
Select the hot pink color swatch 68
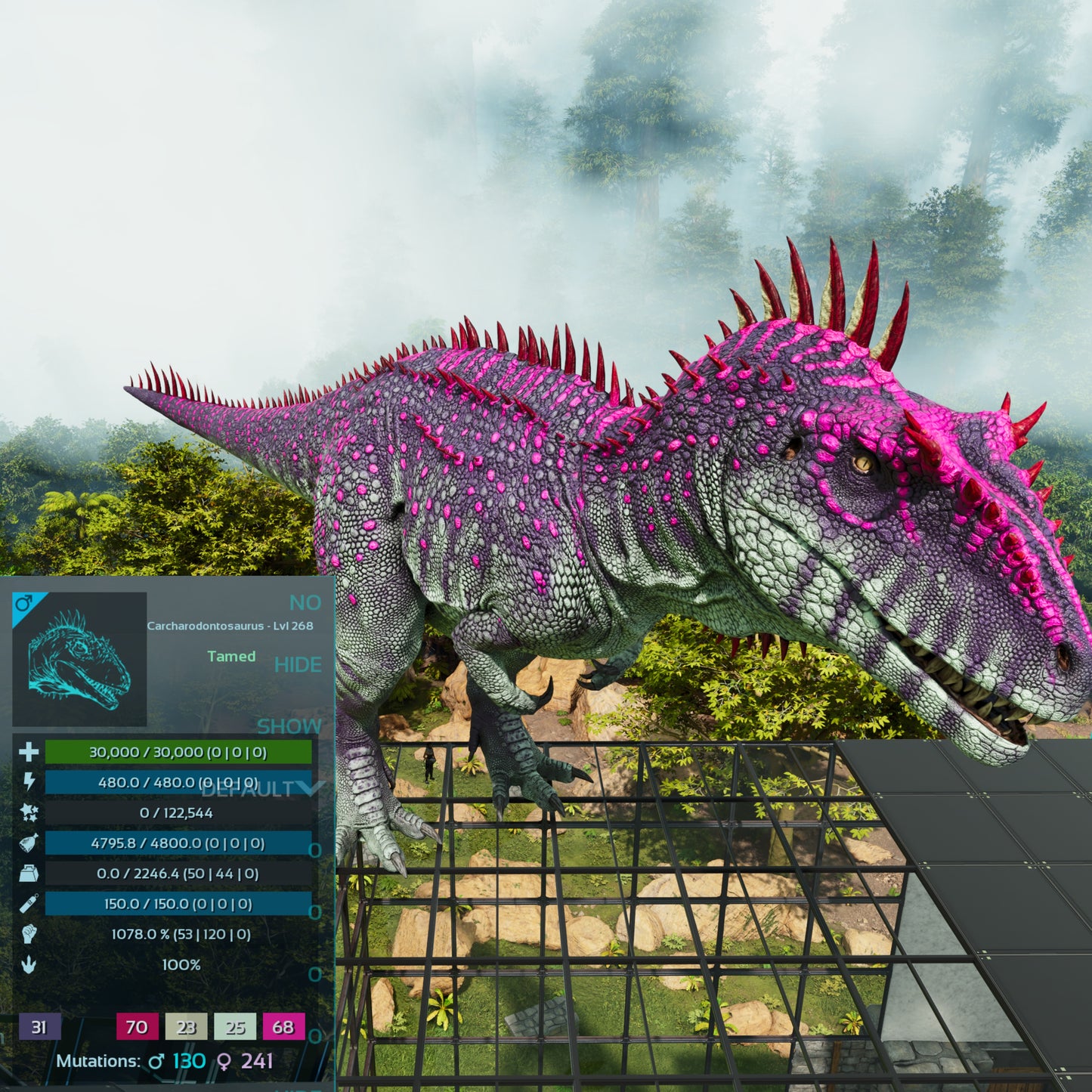pyautogui.click(x=283, y=1027)
